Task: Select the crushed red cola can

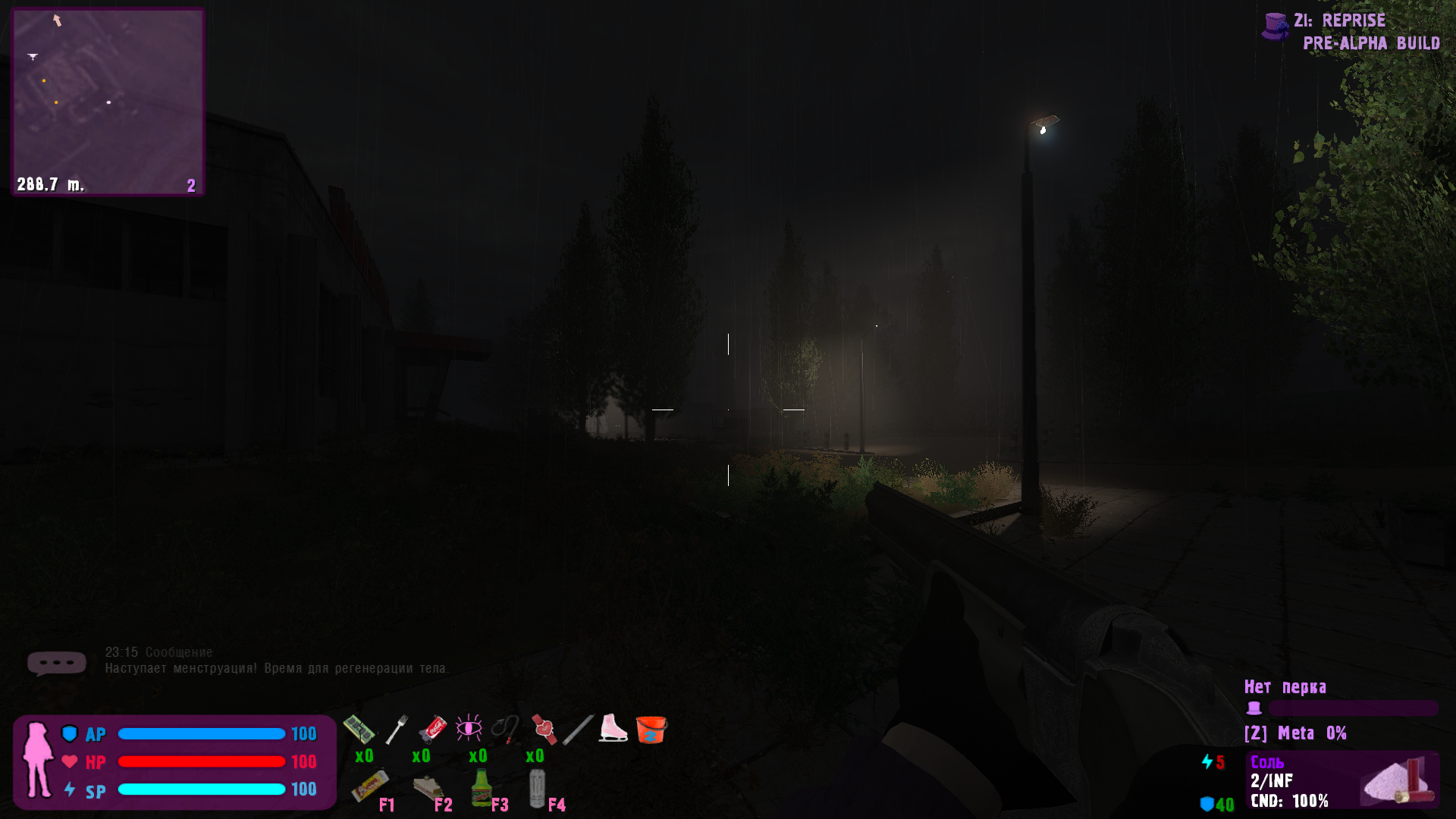Action: coord(433,729)
